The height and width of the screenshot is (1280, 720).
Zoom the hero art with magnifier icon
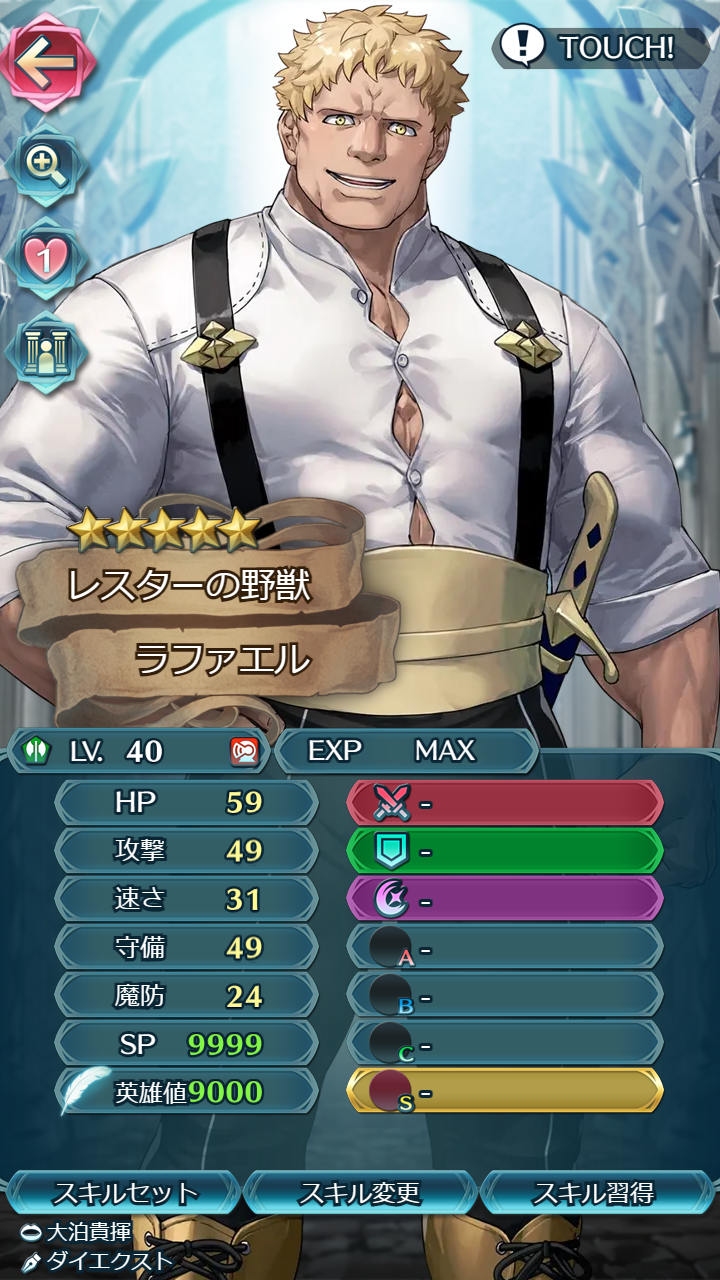[45, 163]
